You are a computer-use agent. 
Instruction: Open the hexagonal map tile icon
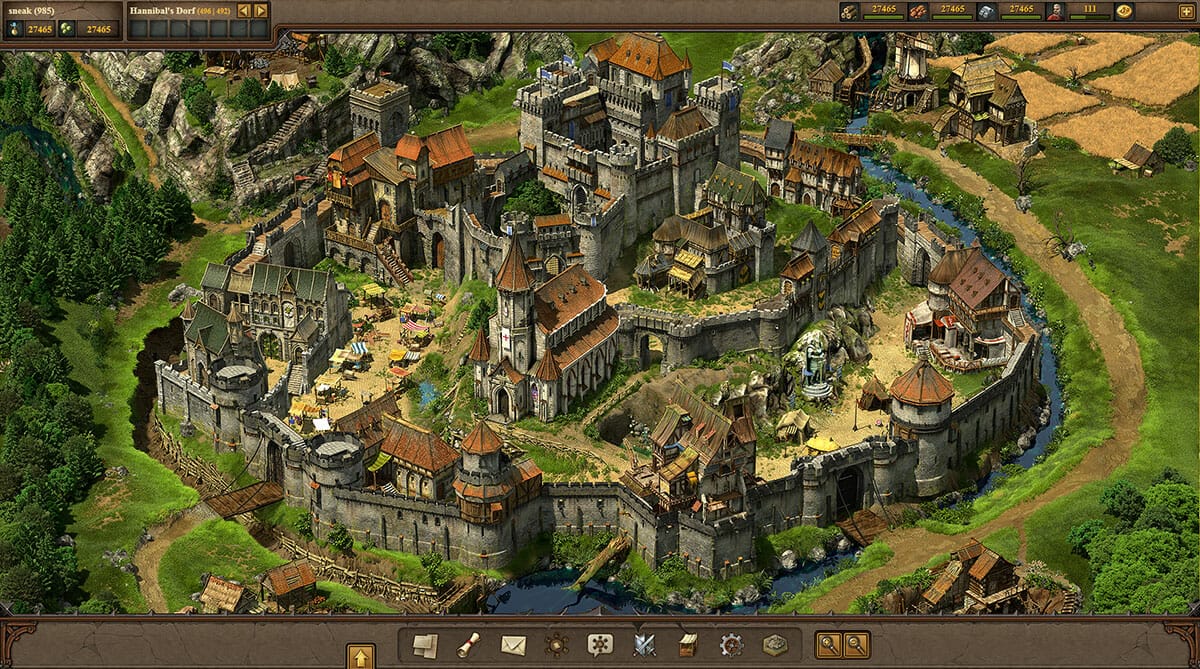(x=775, y=645)
